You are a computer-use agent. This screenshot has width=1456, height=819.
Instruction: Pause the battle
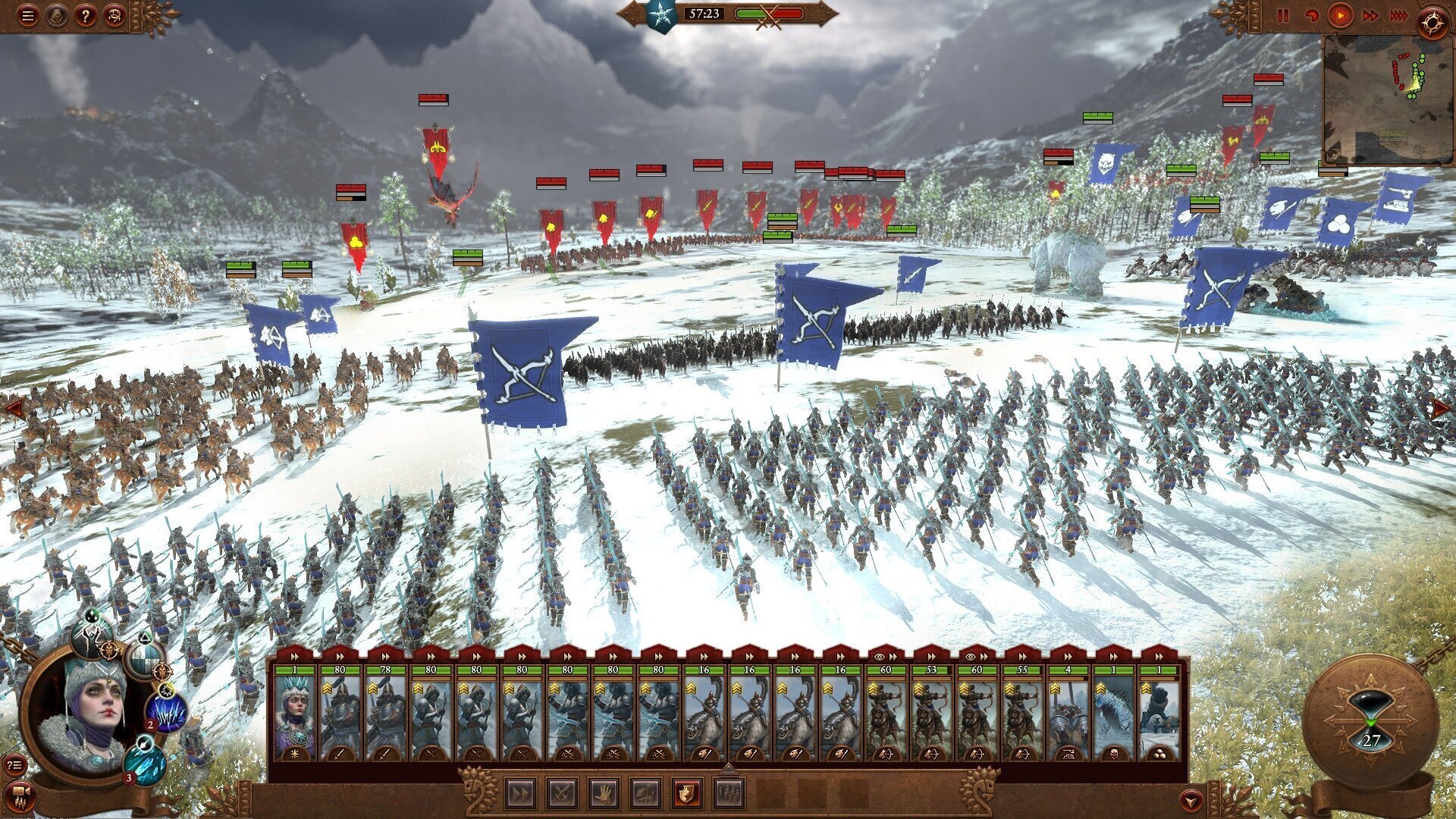(x=1283, y=15)
